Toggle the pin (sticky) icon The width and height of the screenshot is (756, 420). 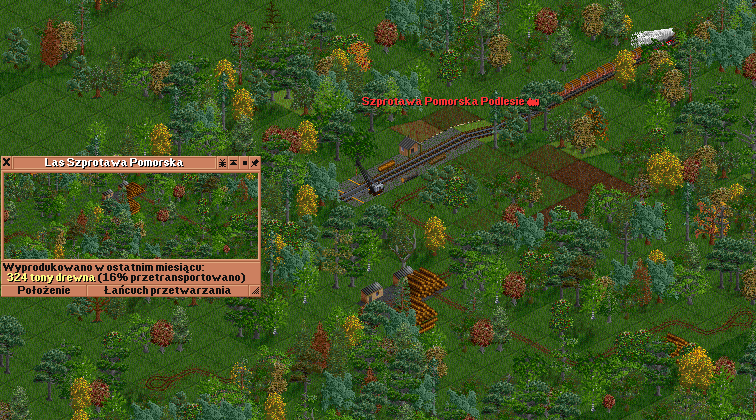[255, 162]
